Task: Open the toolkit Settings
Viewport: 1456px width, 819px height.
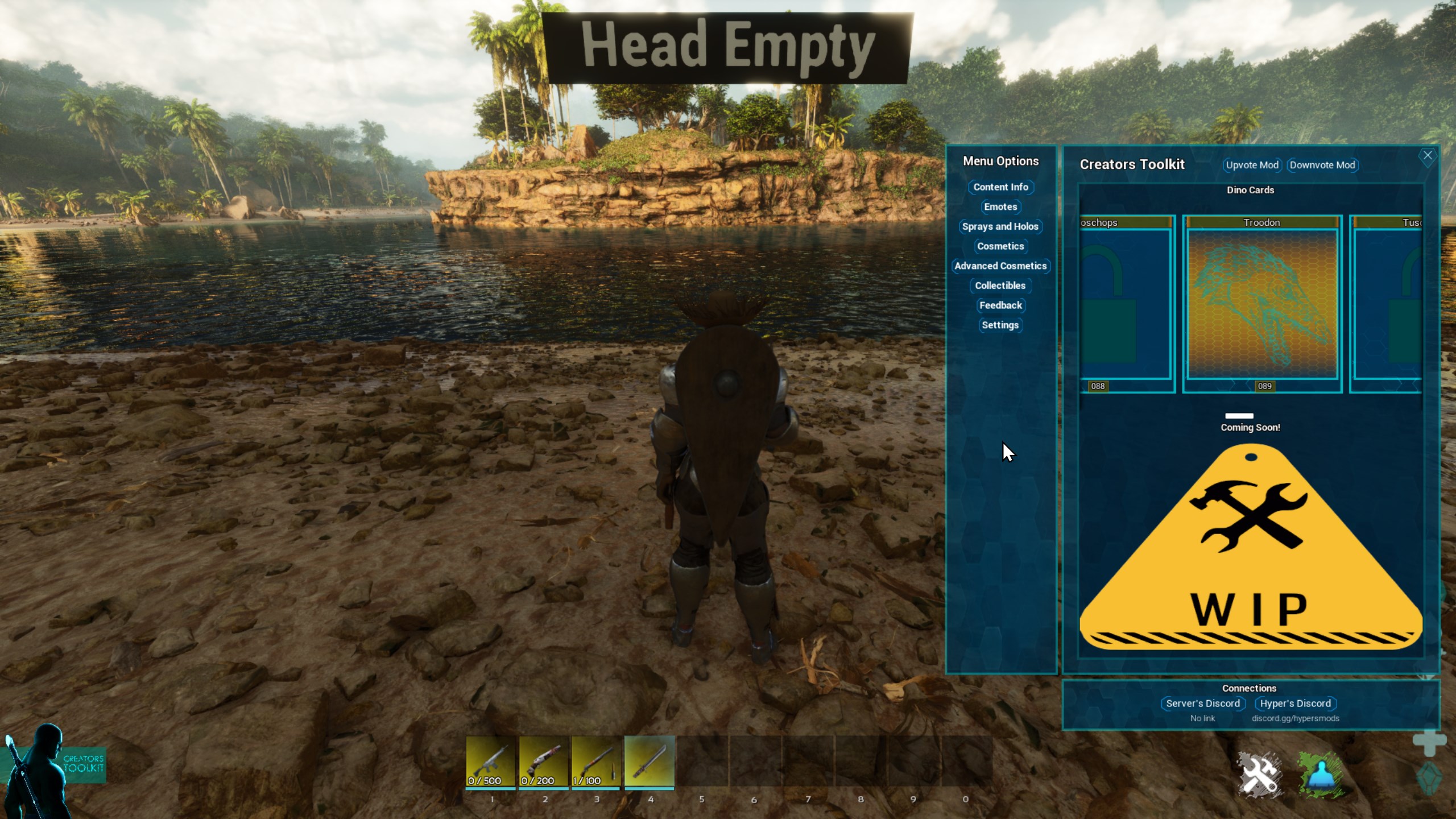Action: (1000, 325)
